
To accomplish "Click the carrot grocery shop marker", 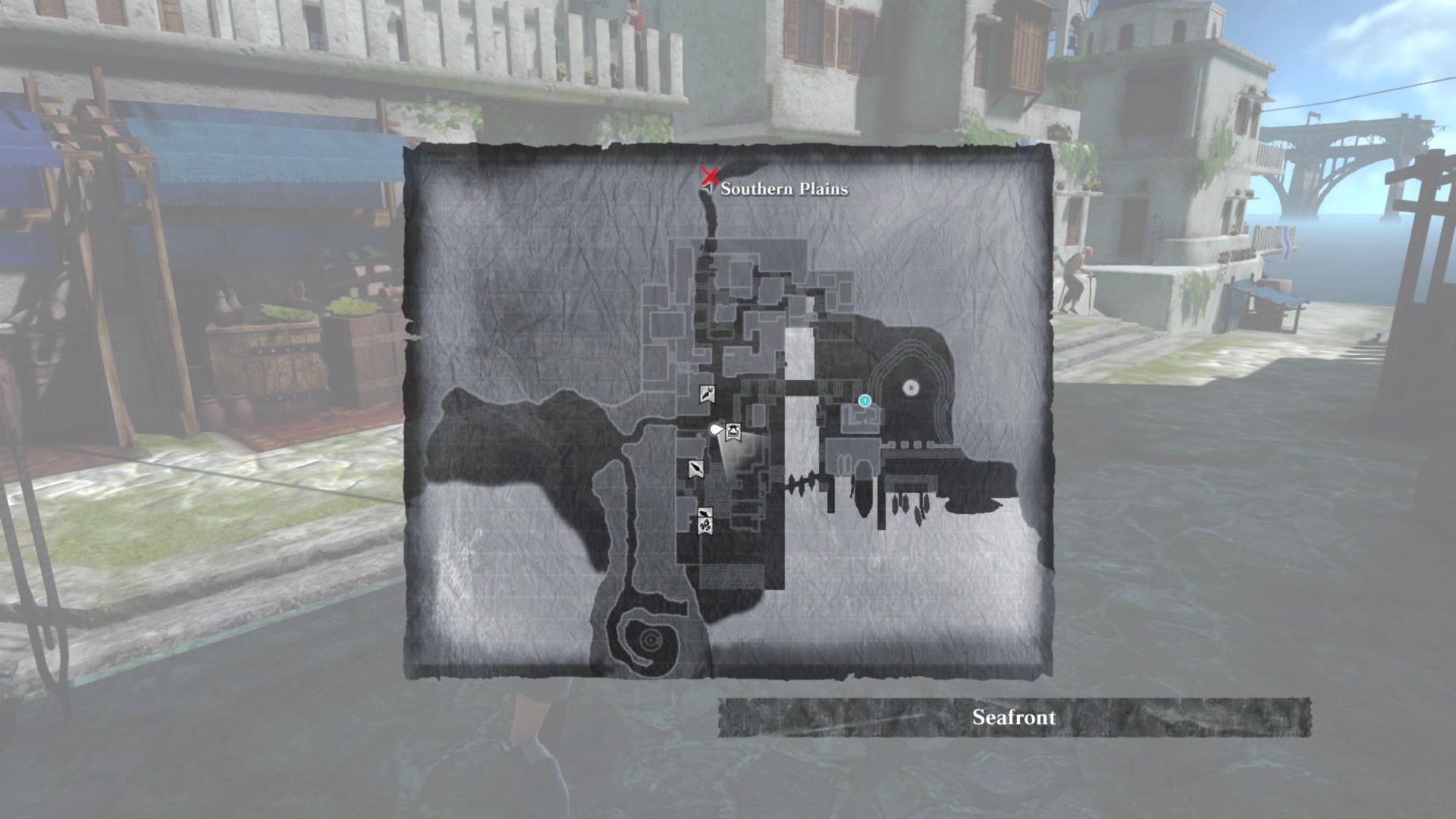I will (x=706, y=394).
